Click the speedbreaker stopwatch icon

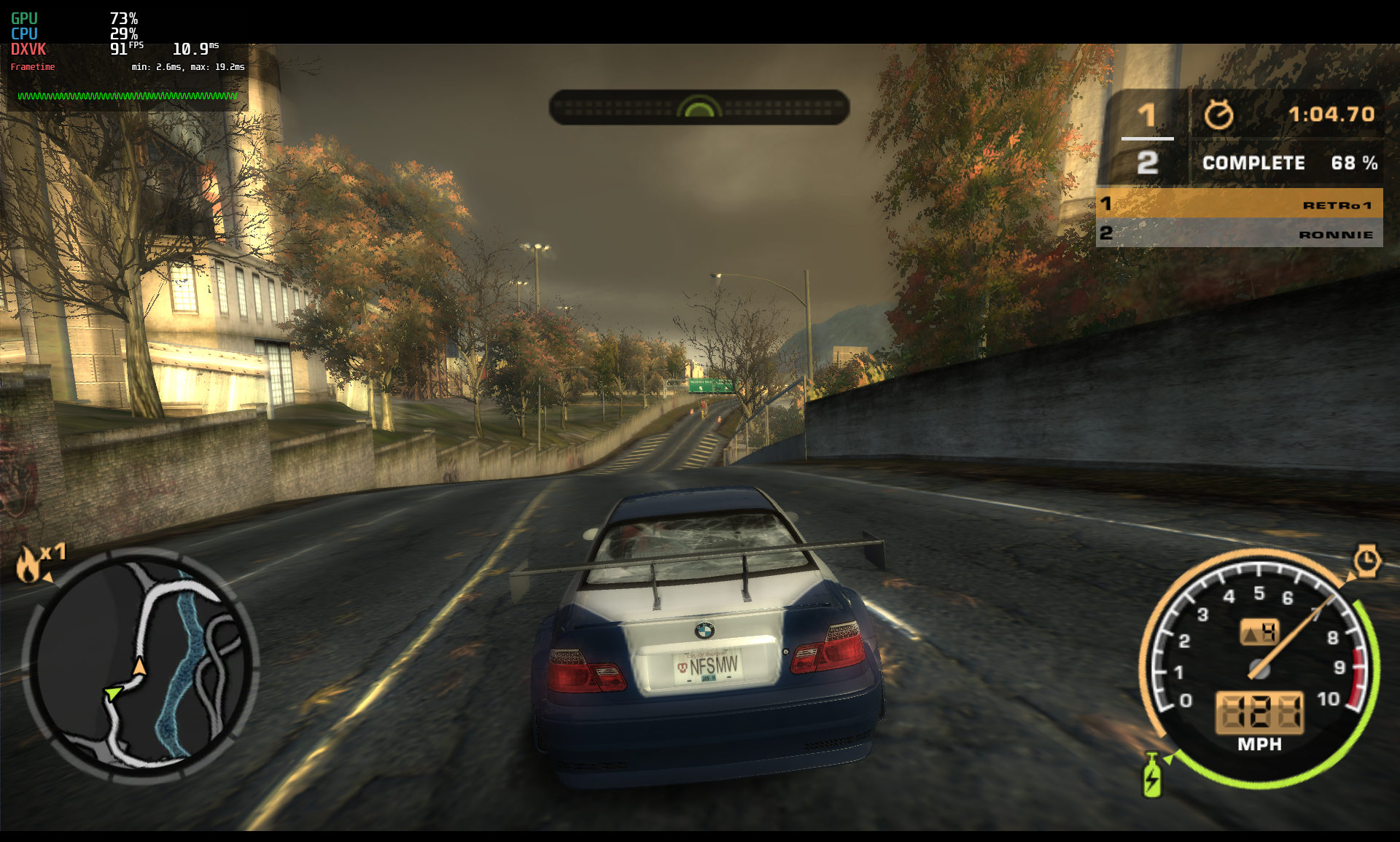point(1366,561)
